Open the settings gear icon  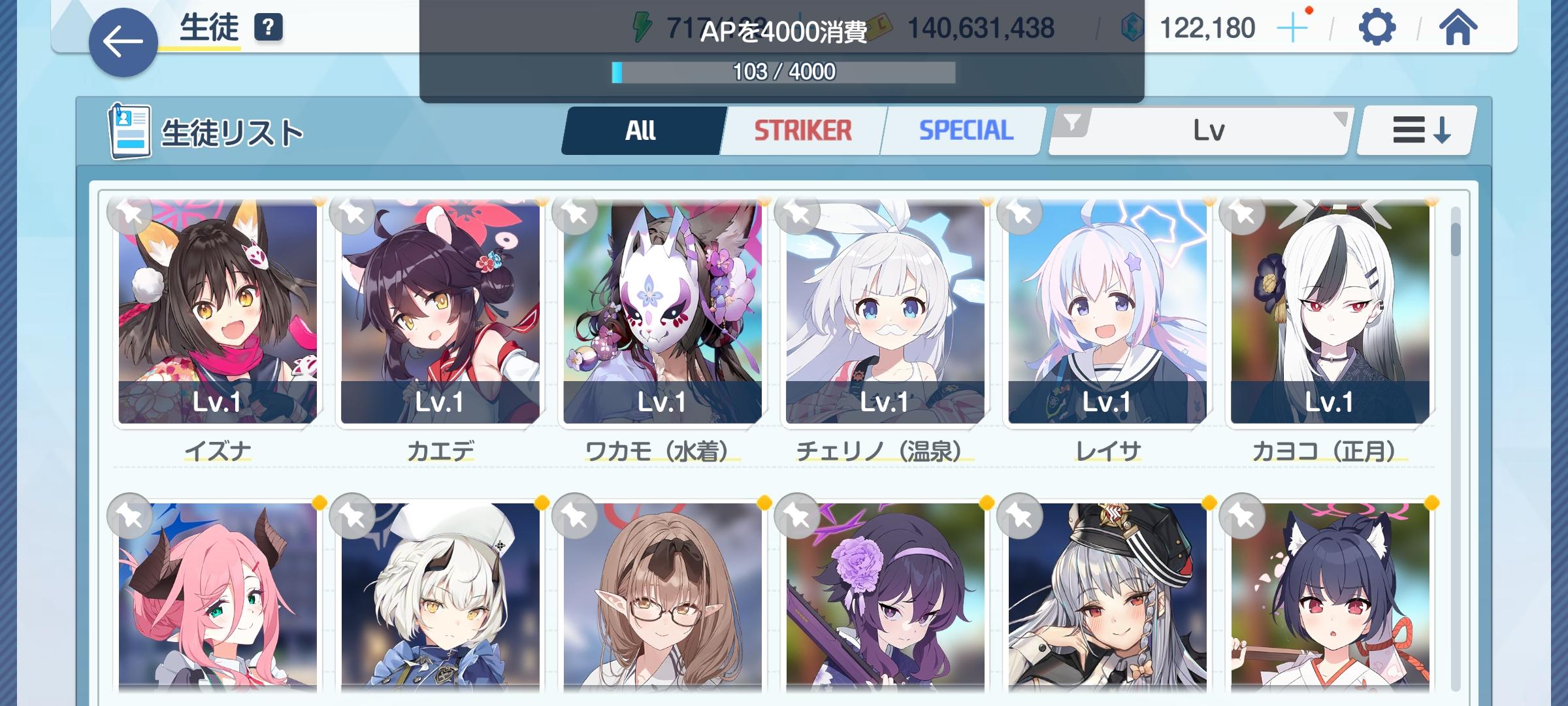(1376, 27)
